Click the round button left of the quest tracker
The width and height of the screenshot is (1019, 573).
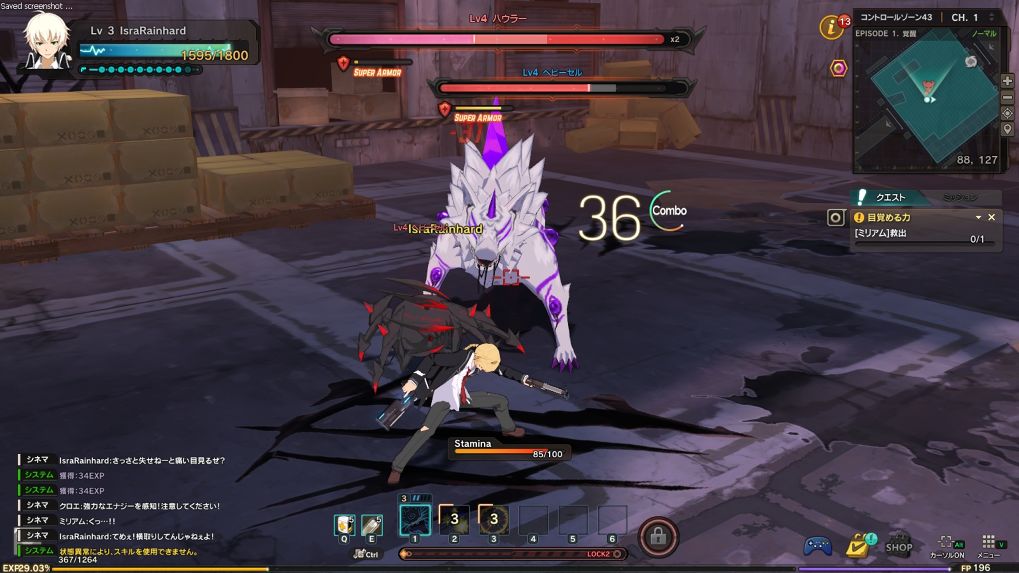point(836,217)
